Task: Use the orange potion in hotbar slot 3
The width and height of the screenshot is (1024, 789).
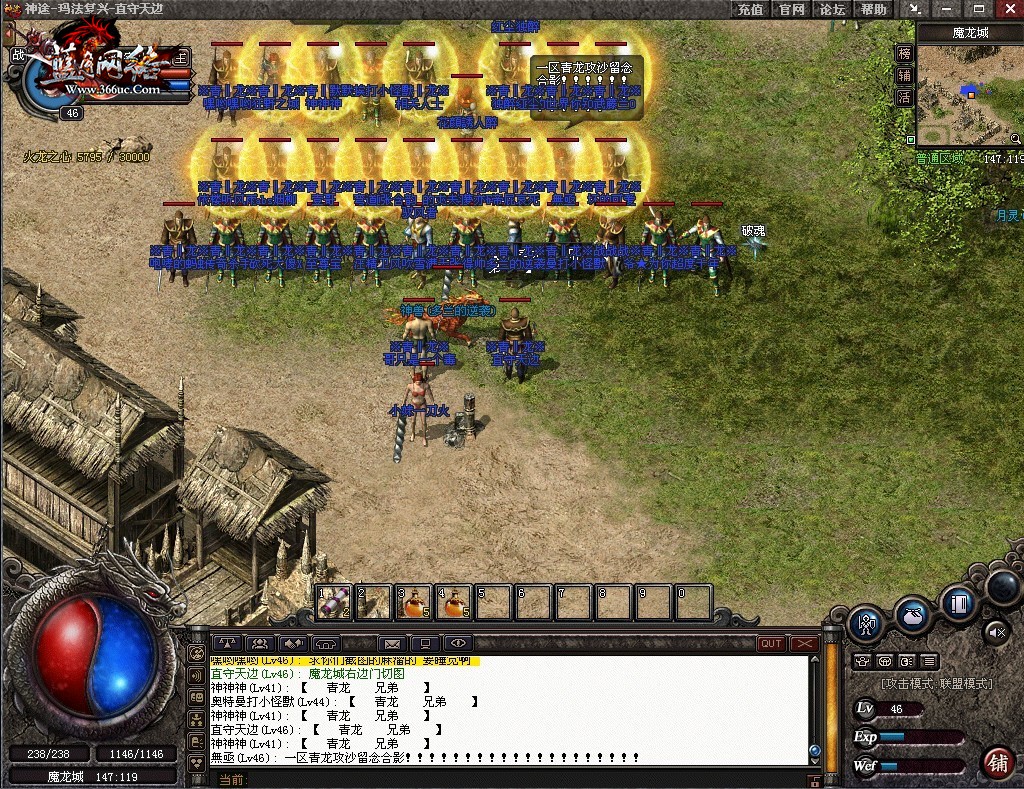Action: click(413, 603)
